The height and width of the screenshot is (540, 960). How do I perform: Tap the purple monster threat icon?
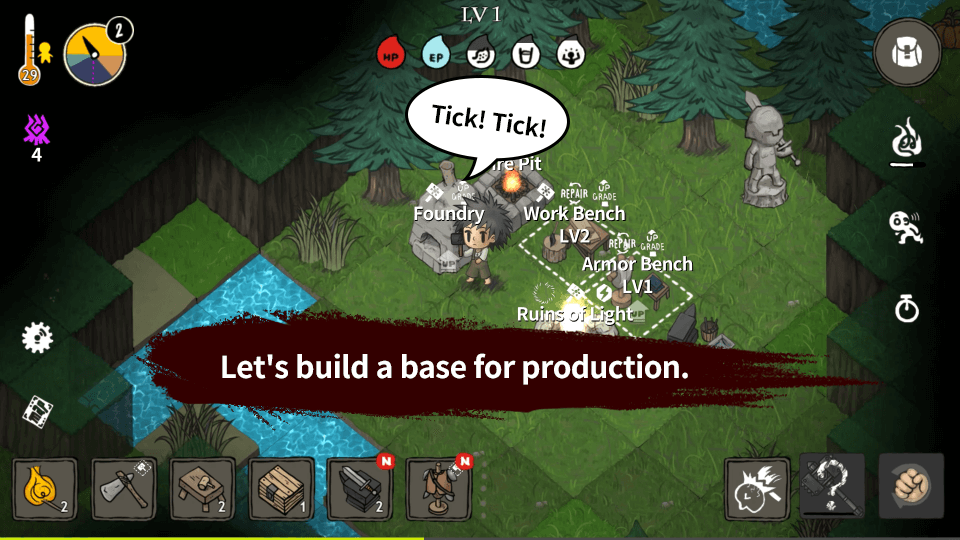(37, 130)
